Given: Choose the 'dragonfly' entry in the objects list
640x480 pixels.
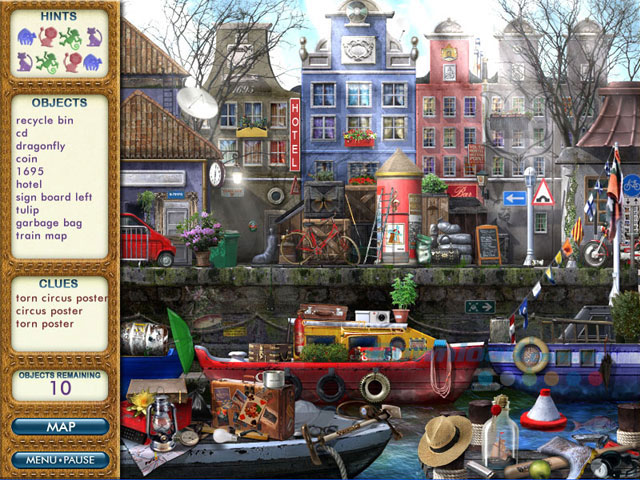Looking at the screenshot, I should (40, 146).
